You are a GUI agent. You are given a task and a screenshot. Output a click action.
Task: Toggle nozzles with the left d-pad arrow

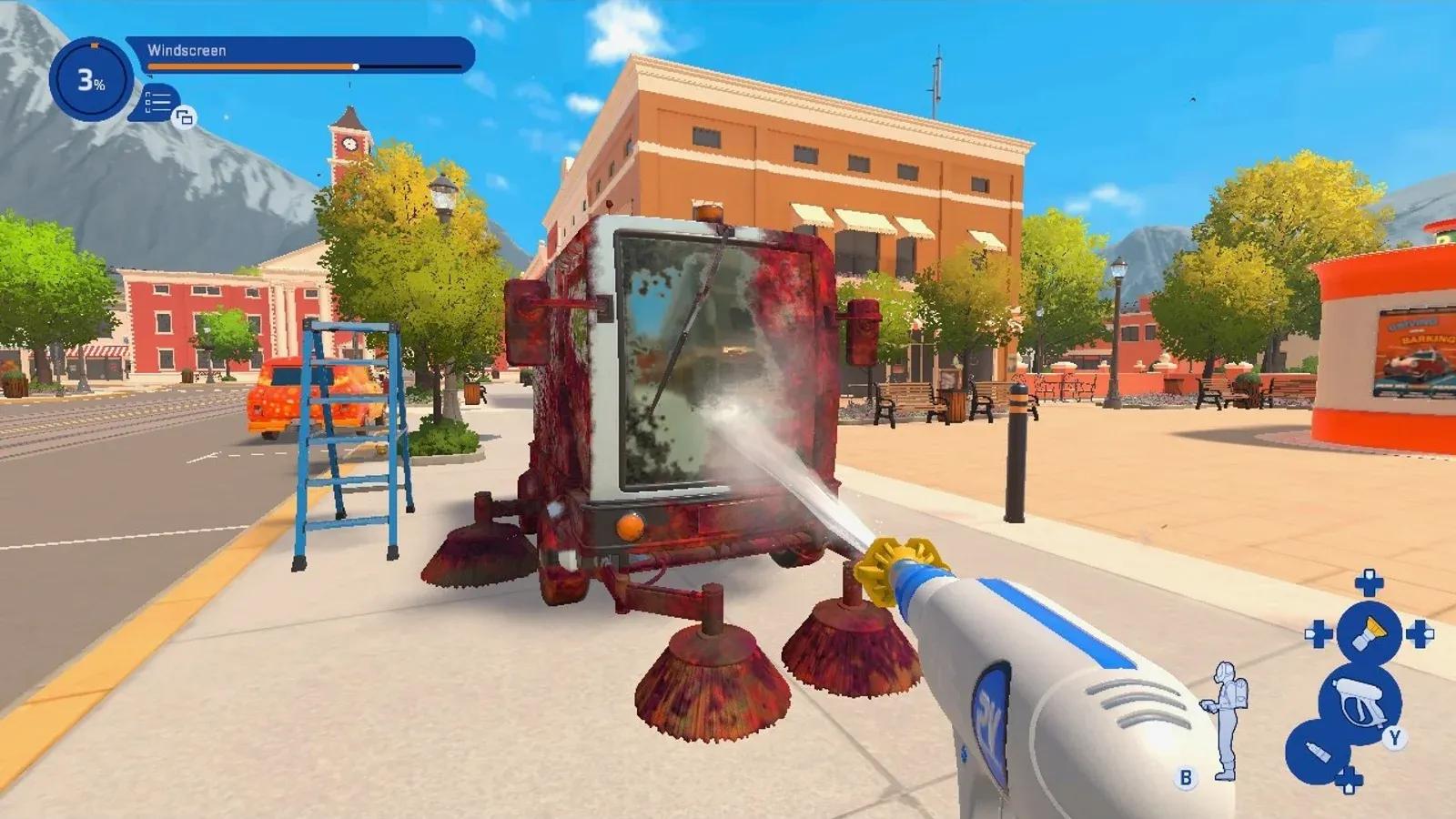(1317, 632)
